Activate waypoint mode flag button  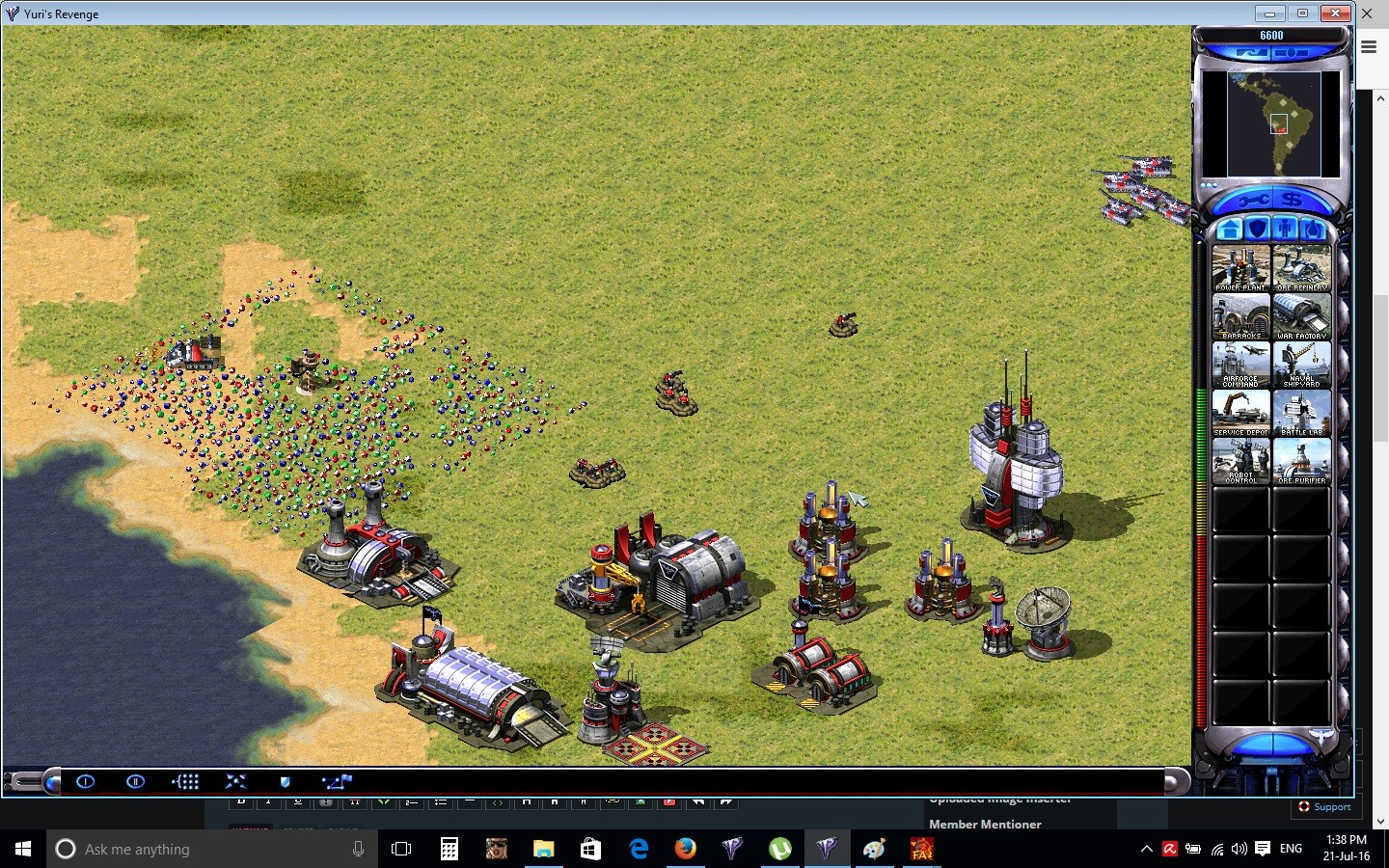click(x=337, y=782)
